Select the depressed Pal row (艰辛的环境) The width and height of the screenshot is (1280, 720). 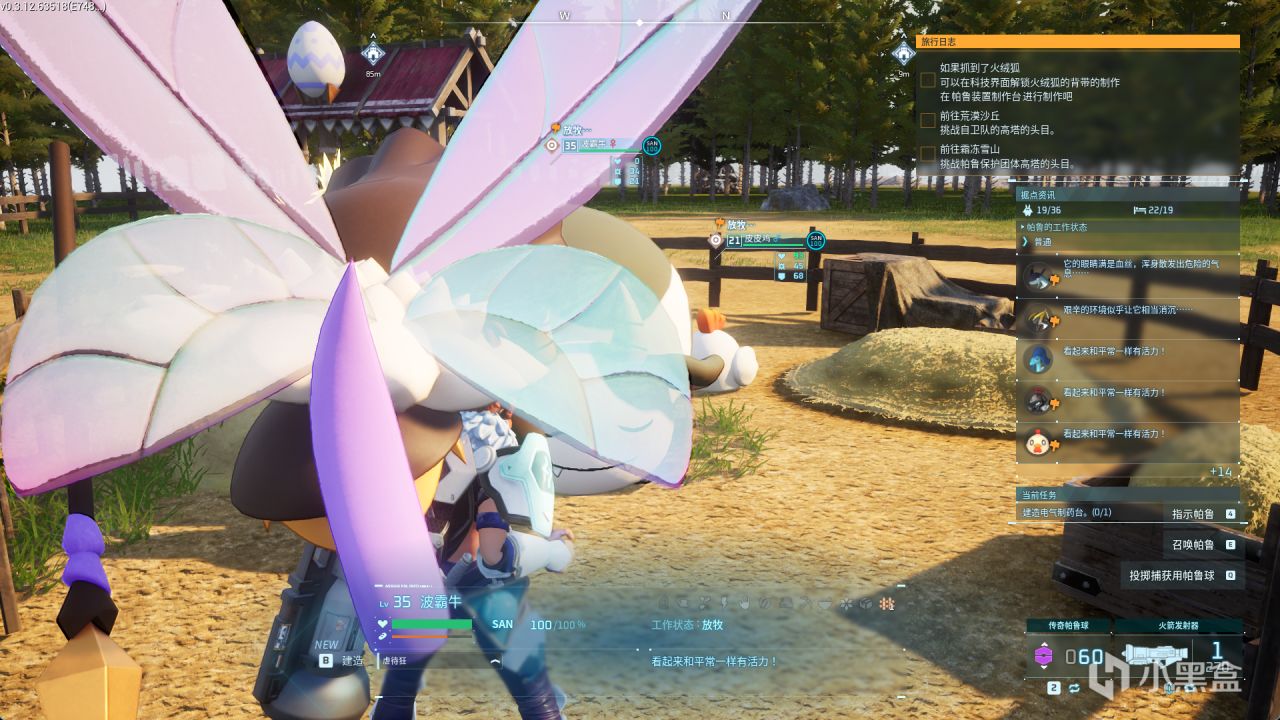coord(1127,317)
